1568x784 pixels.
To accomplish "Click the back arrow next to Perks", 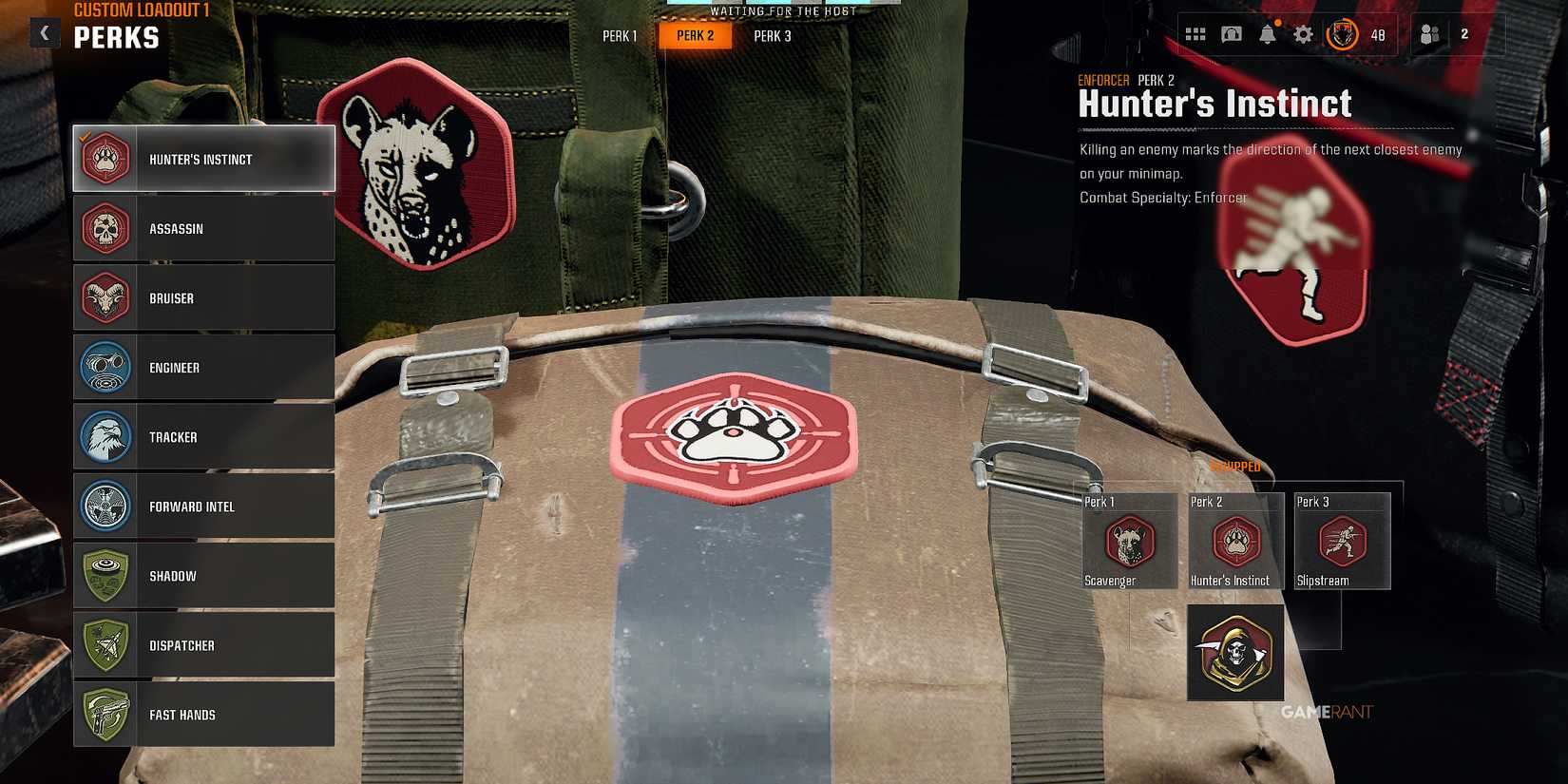I will pos(45,32).
